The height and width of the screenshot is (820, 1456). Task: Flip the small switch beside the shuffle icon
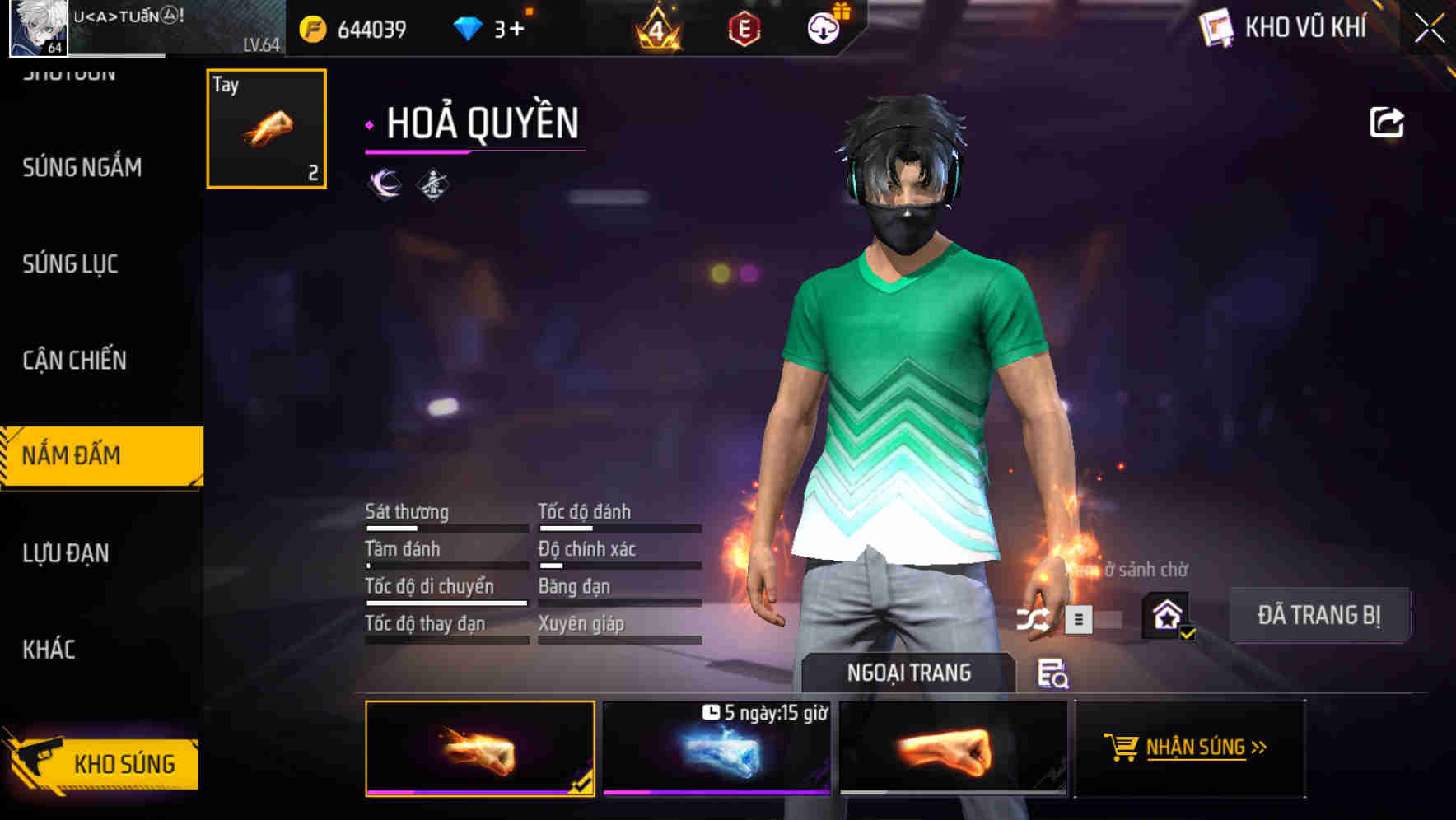tap(1110, 619)
